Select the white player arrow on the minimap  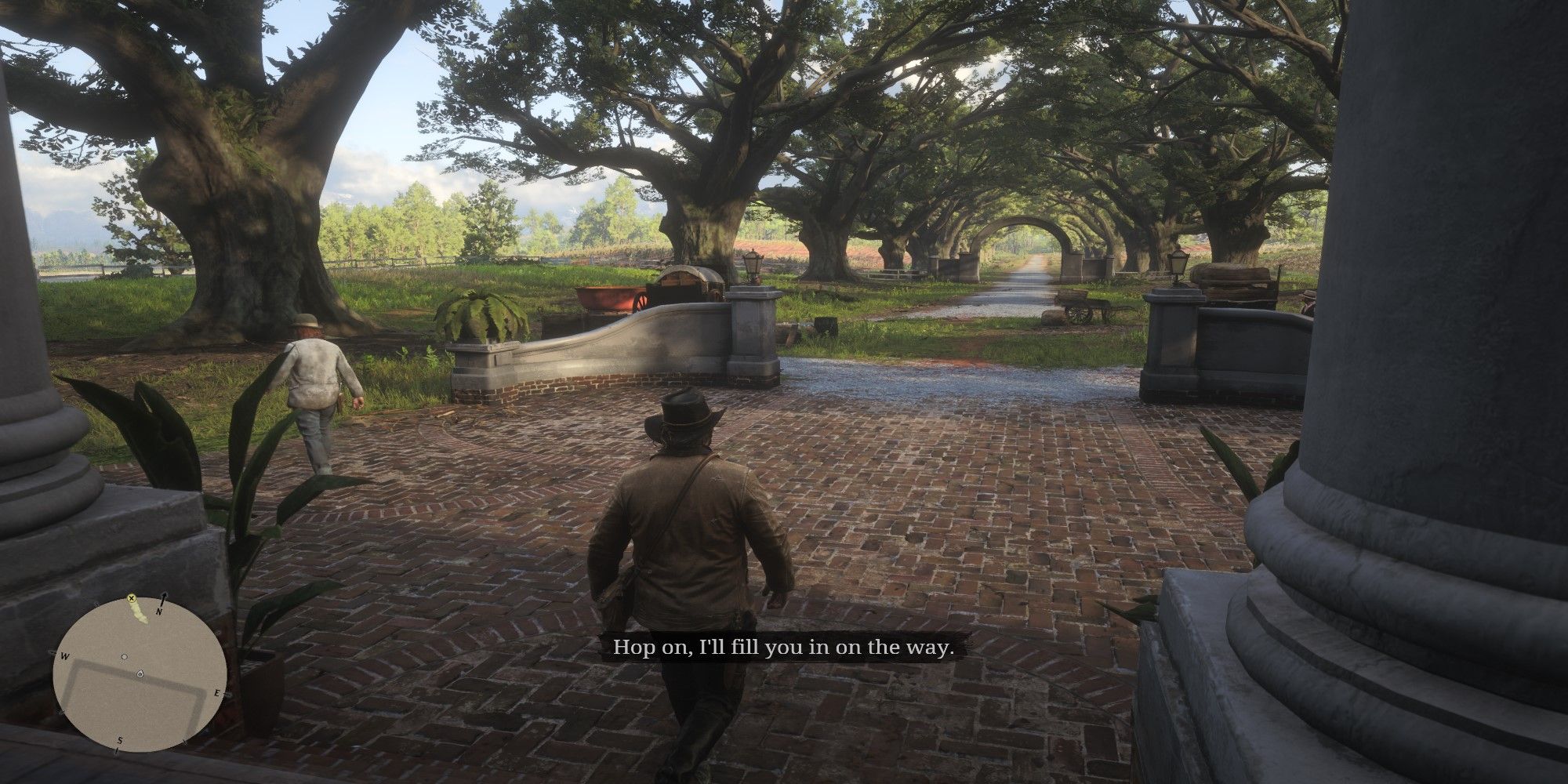(140, 673)
